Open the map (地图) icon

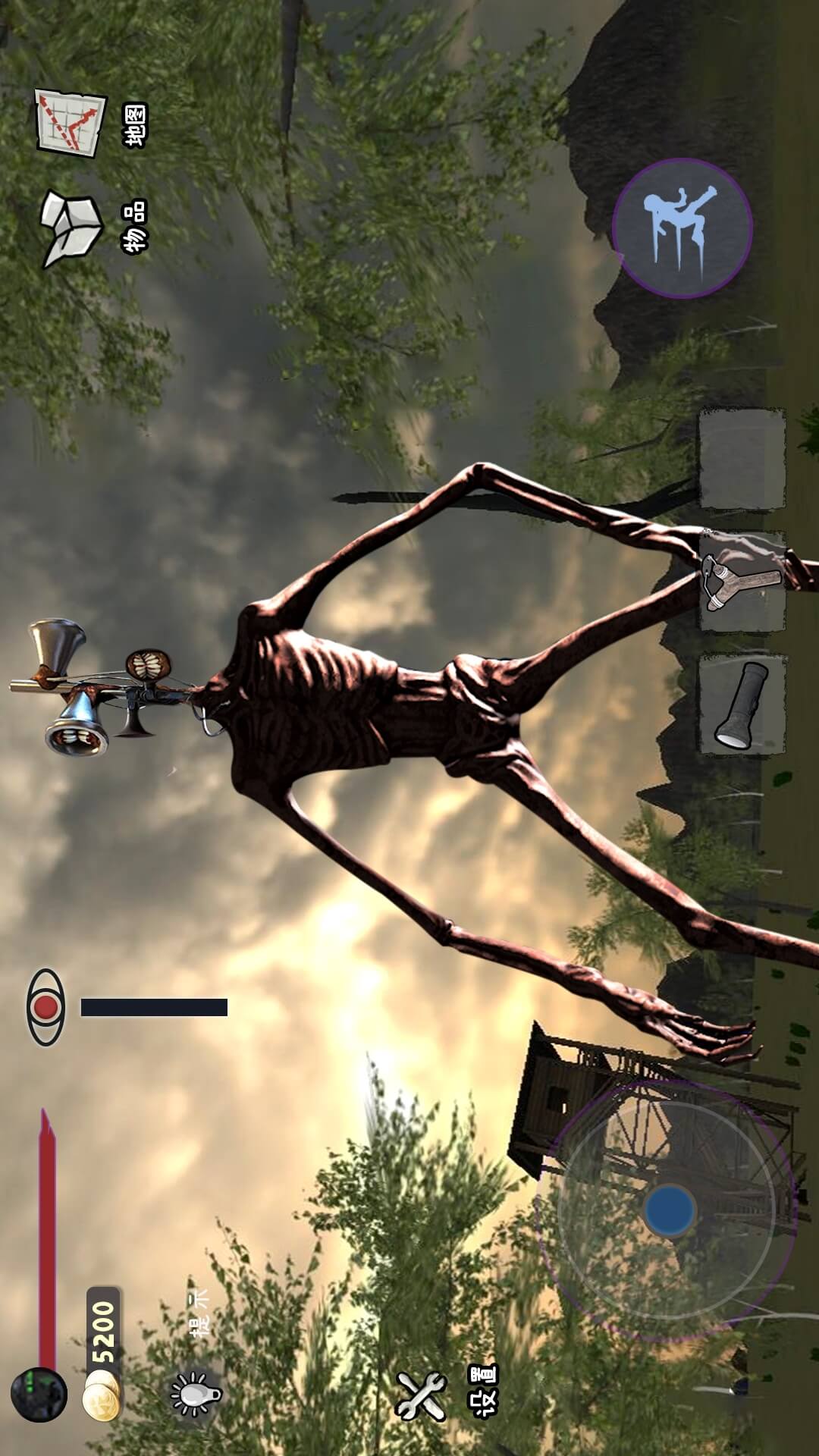click(x=72, y=123)
